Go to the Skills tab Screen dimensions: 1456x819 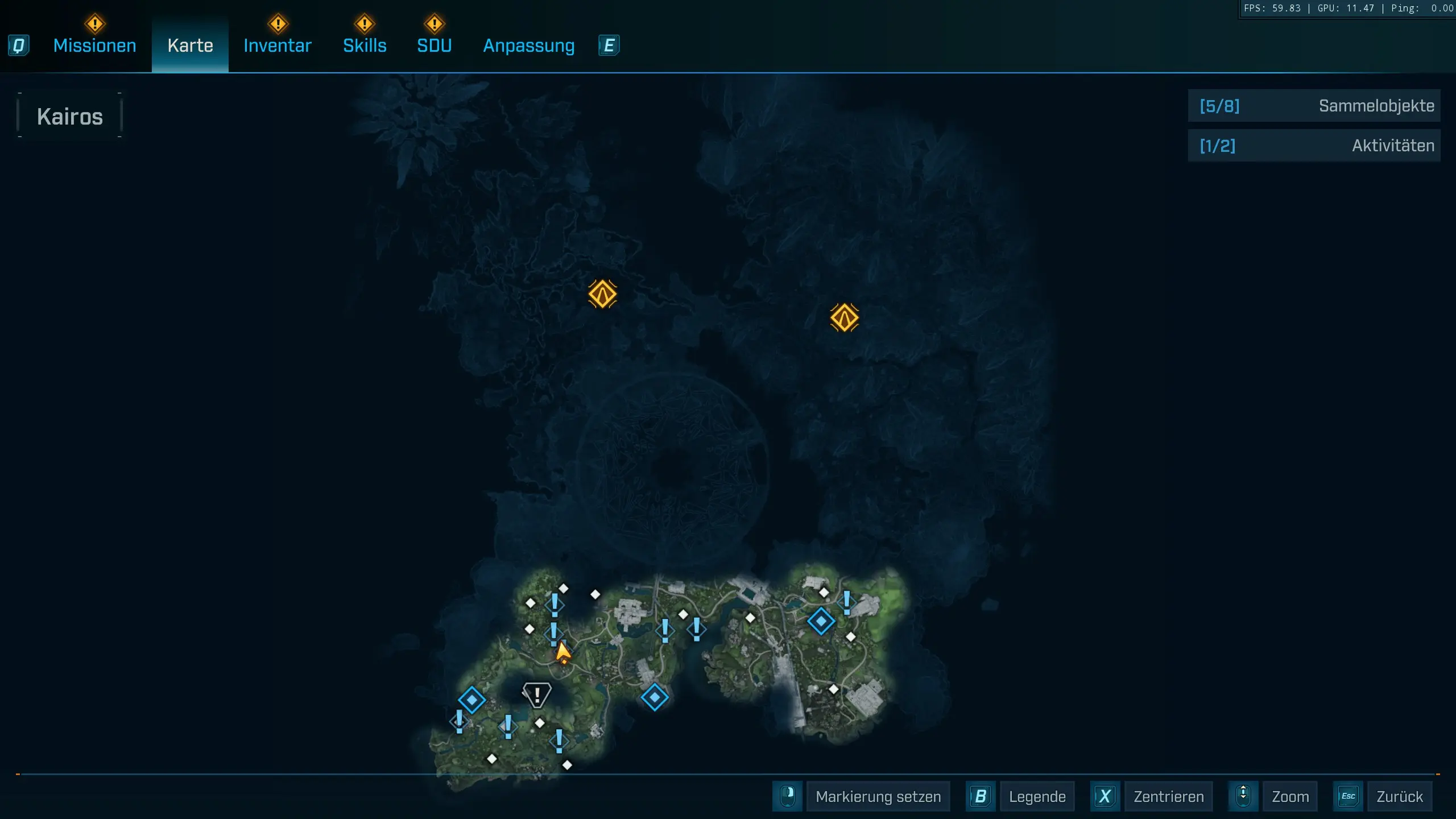(x=365, y=45)
